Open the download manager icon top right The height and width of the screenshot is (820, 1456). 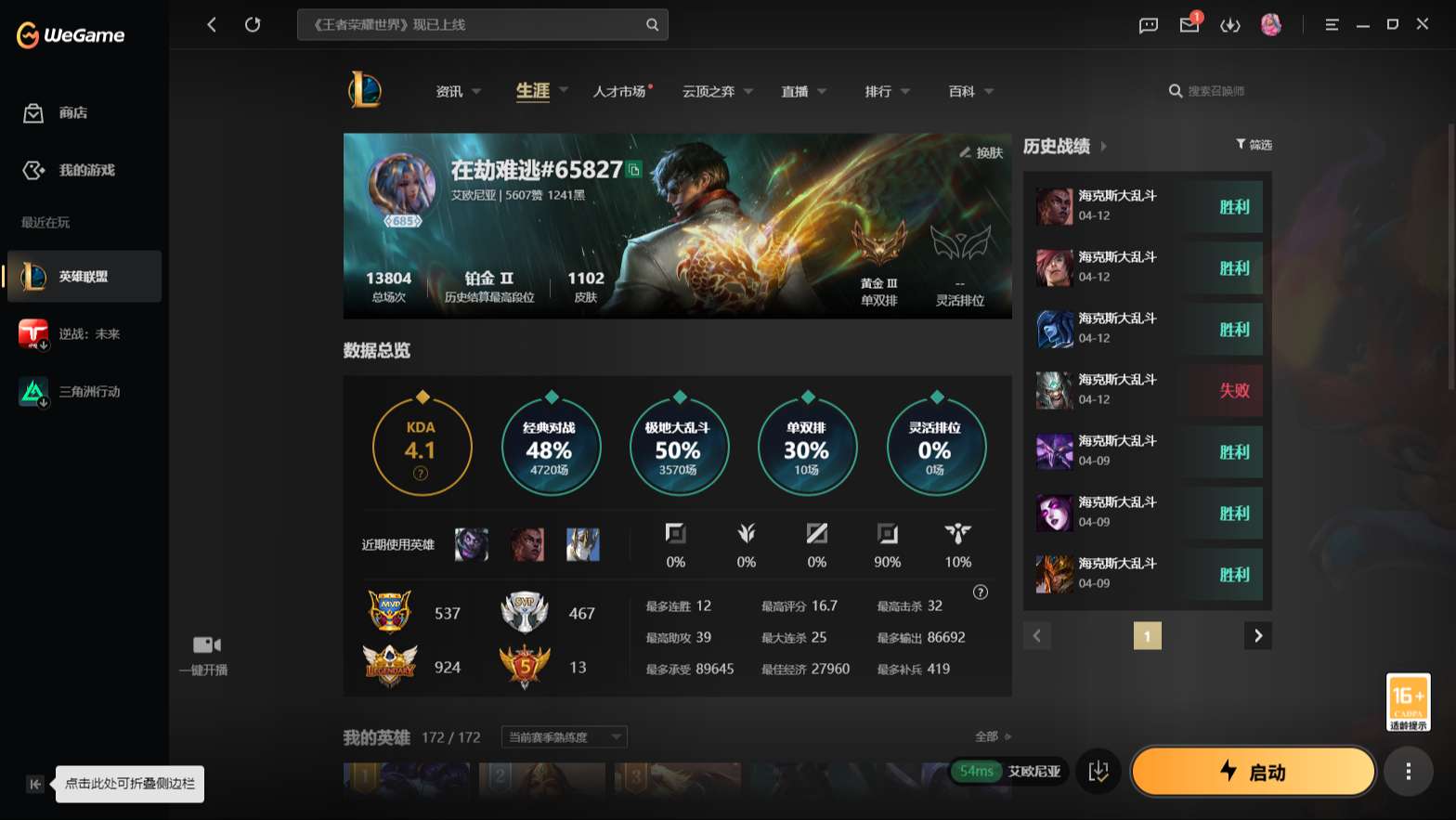[x=1230, y=25]
